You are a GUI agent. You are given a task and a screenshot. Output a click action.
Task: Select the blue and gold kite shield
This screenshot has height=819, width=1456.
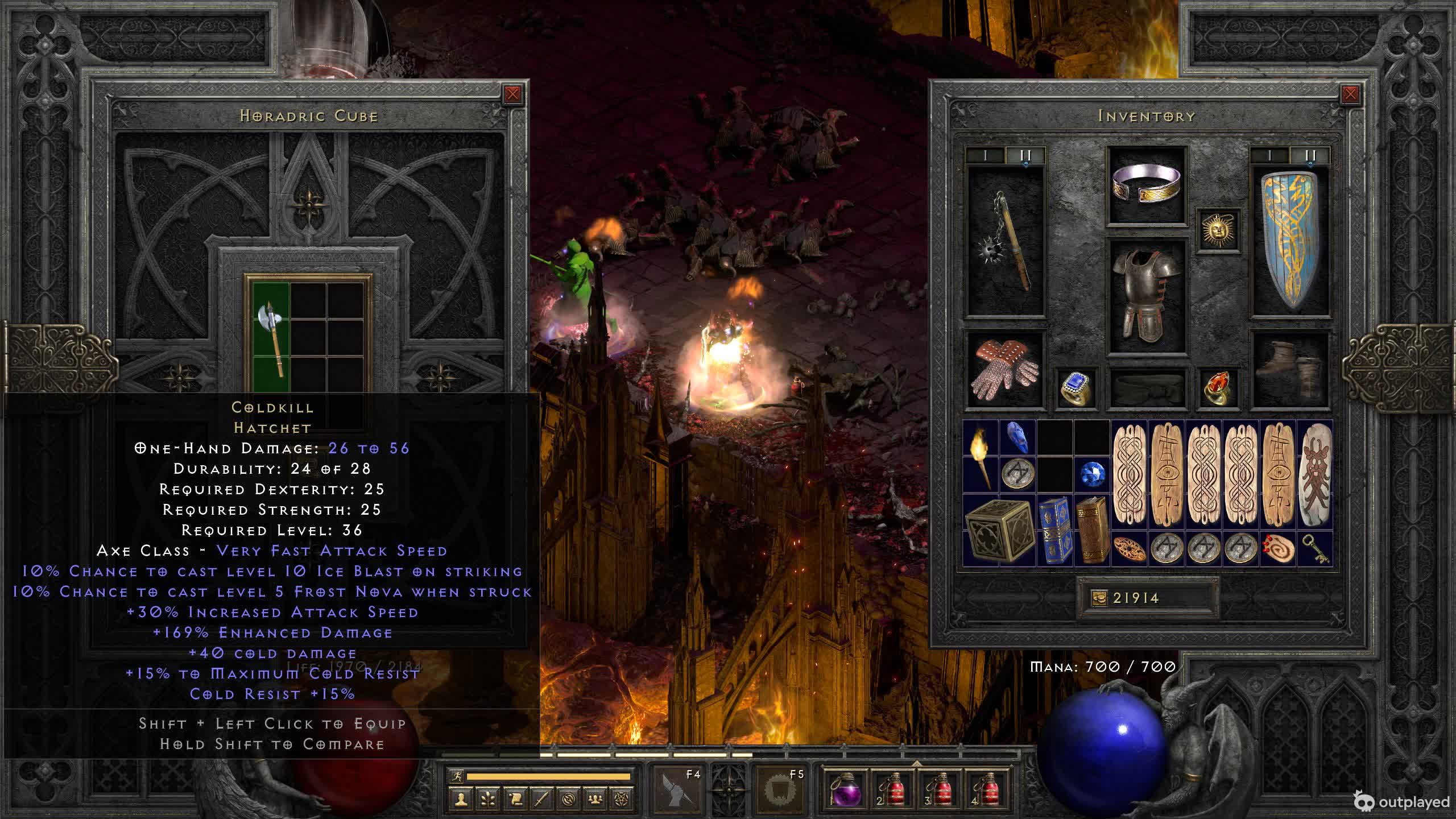click(x=1290, y=242)
